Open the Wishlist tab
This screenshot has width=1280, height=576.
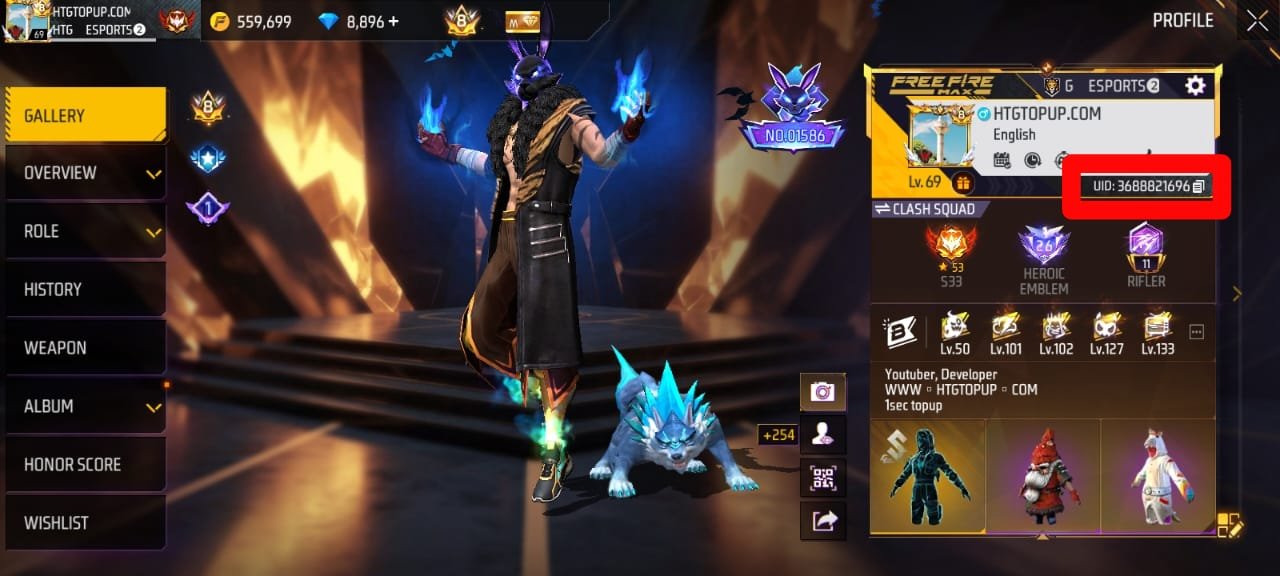point(85,522)
